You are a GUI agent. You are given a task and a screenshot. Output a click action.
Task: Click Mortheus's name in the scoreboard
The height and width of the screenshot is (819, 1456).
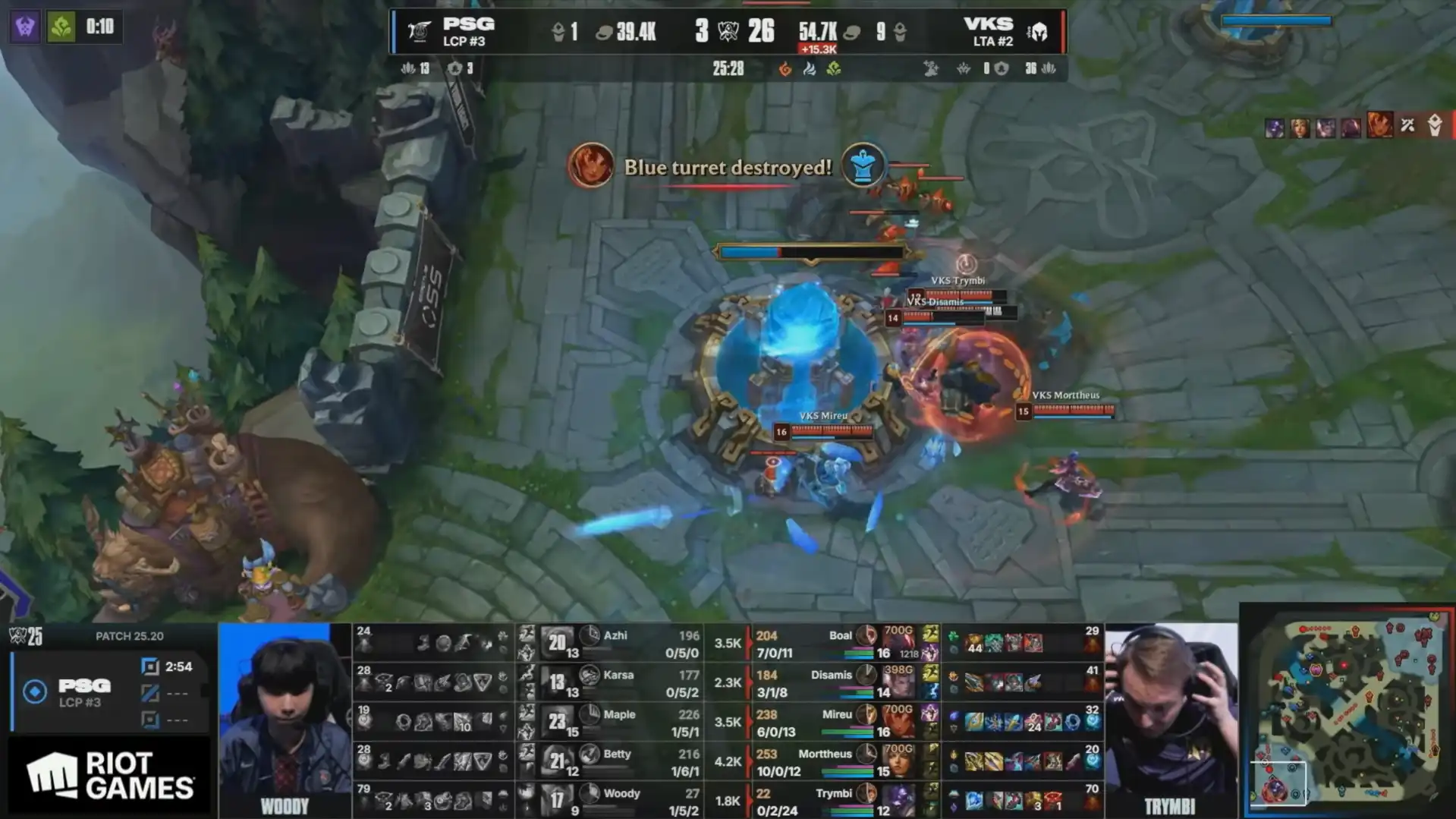pos(825,754)
